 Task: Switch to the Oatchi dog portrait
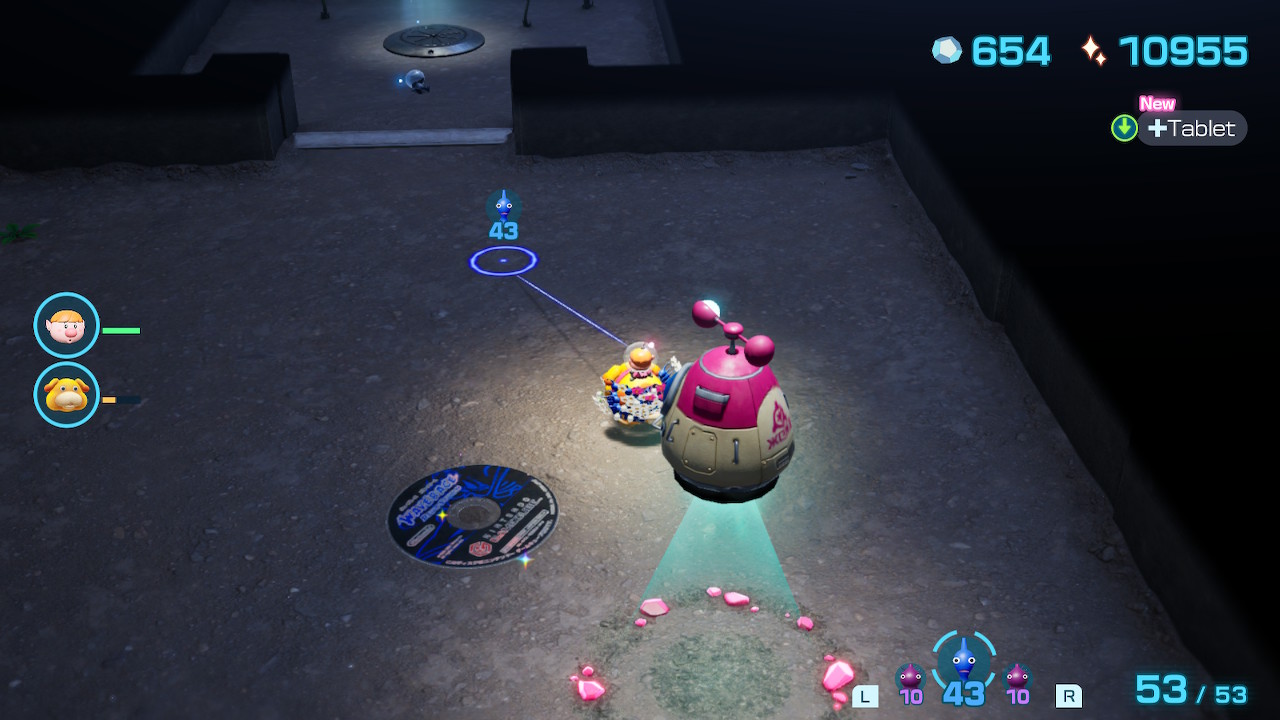[67, 395]
